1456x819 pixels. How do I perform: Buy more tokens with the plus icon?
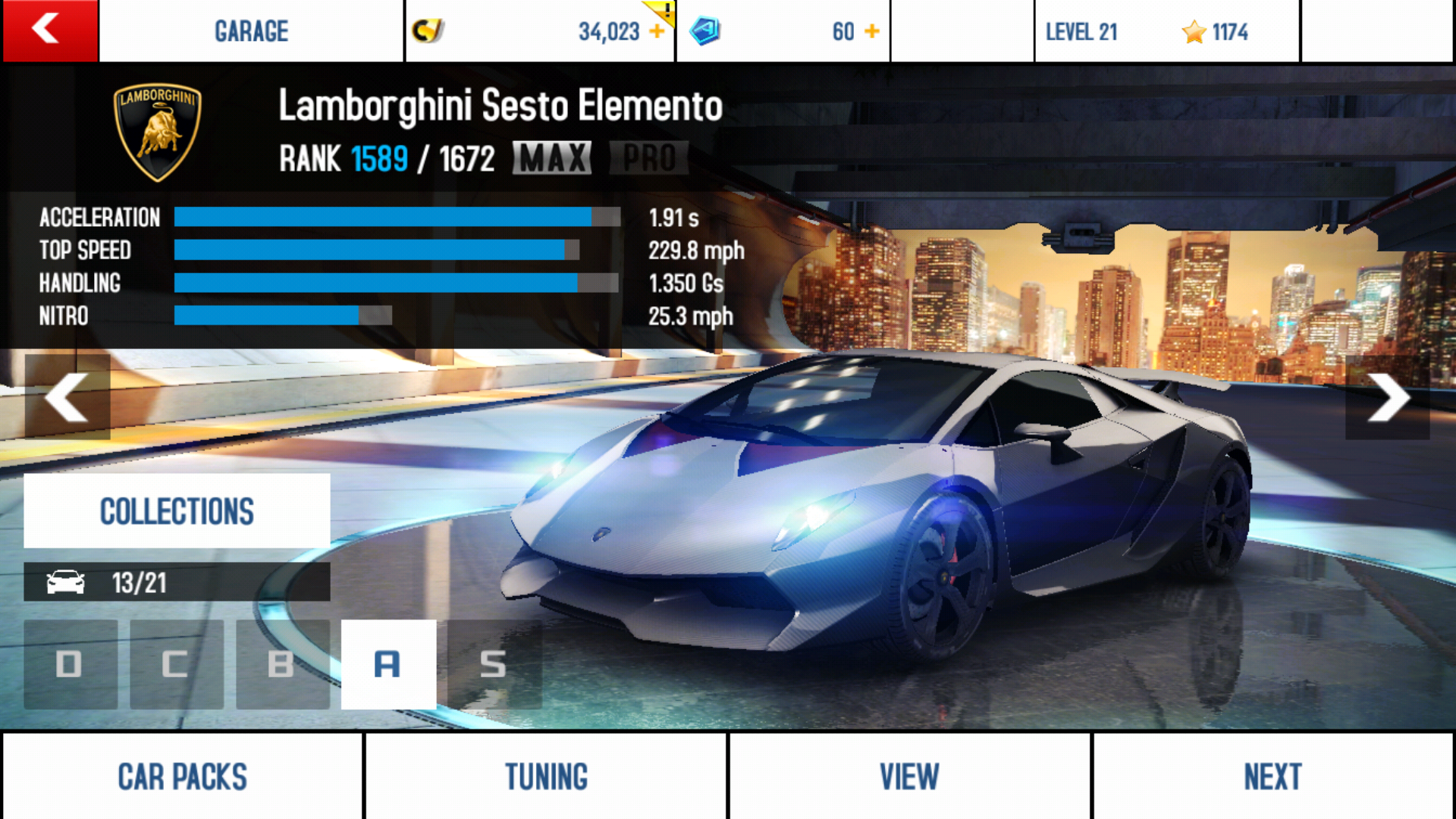[x=872, y=31]
